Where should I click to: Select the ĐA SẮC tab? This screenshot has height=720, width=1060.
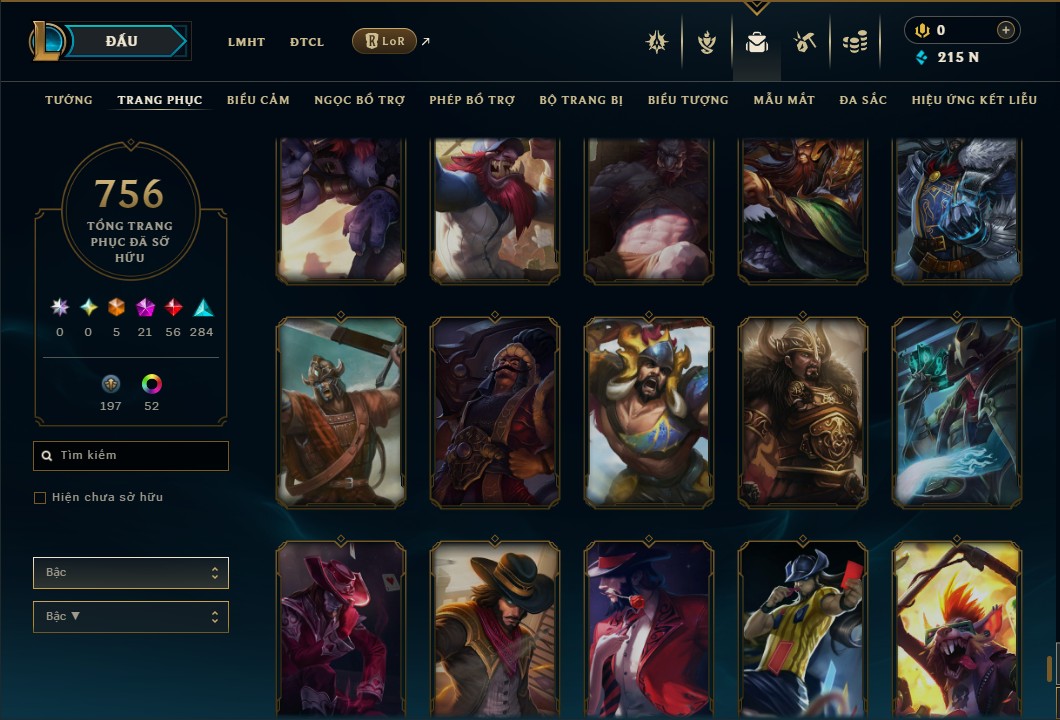tap(863, 100)
